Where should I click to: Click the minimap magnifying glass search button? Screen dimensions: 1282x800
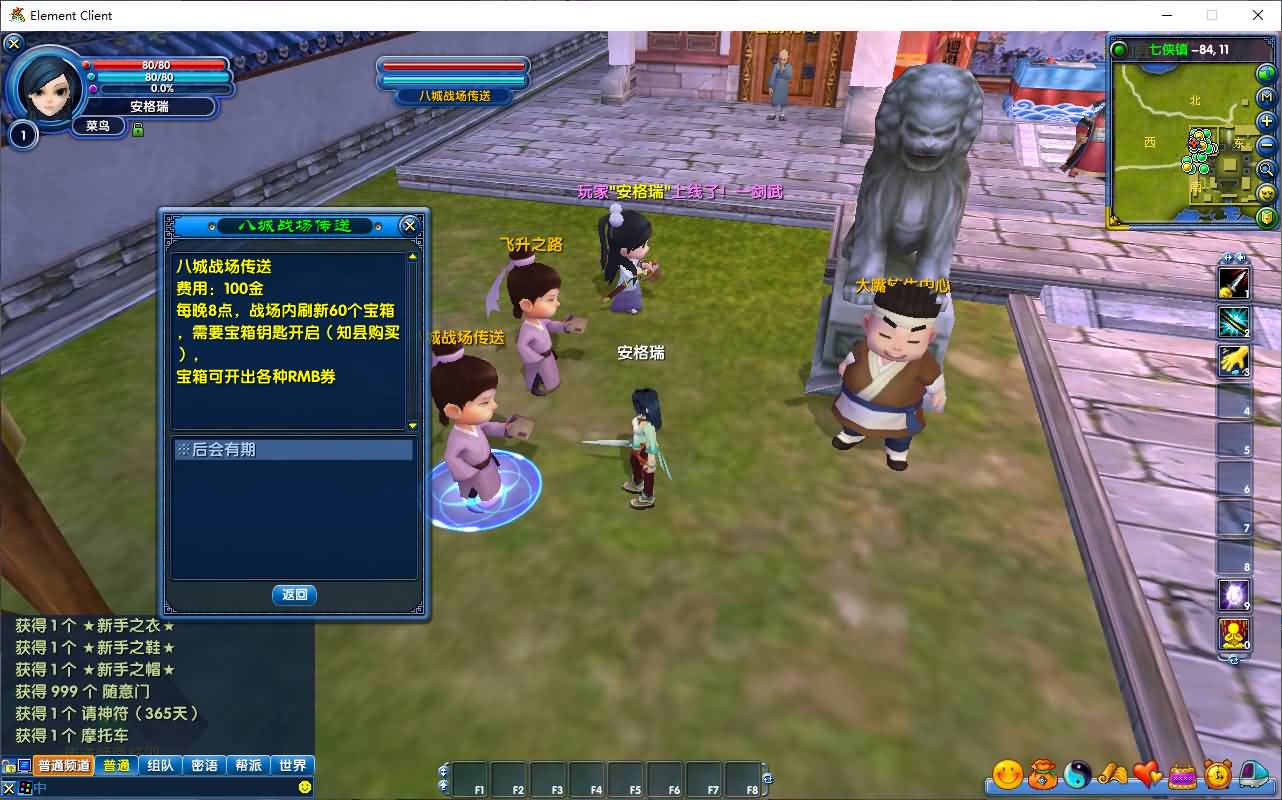1266,169
